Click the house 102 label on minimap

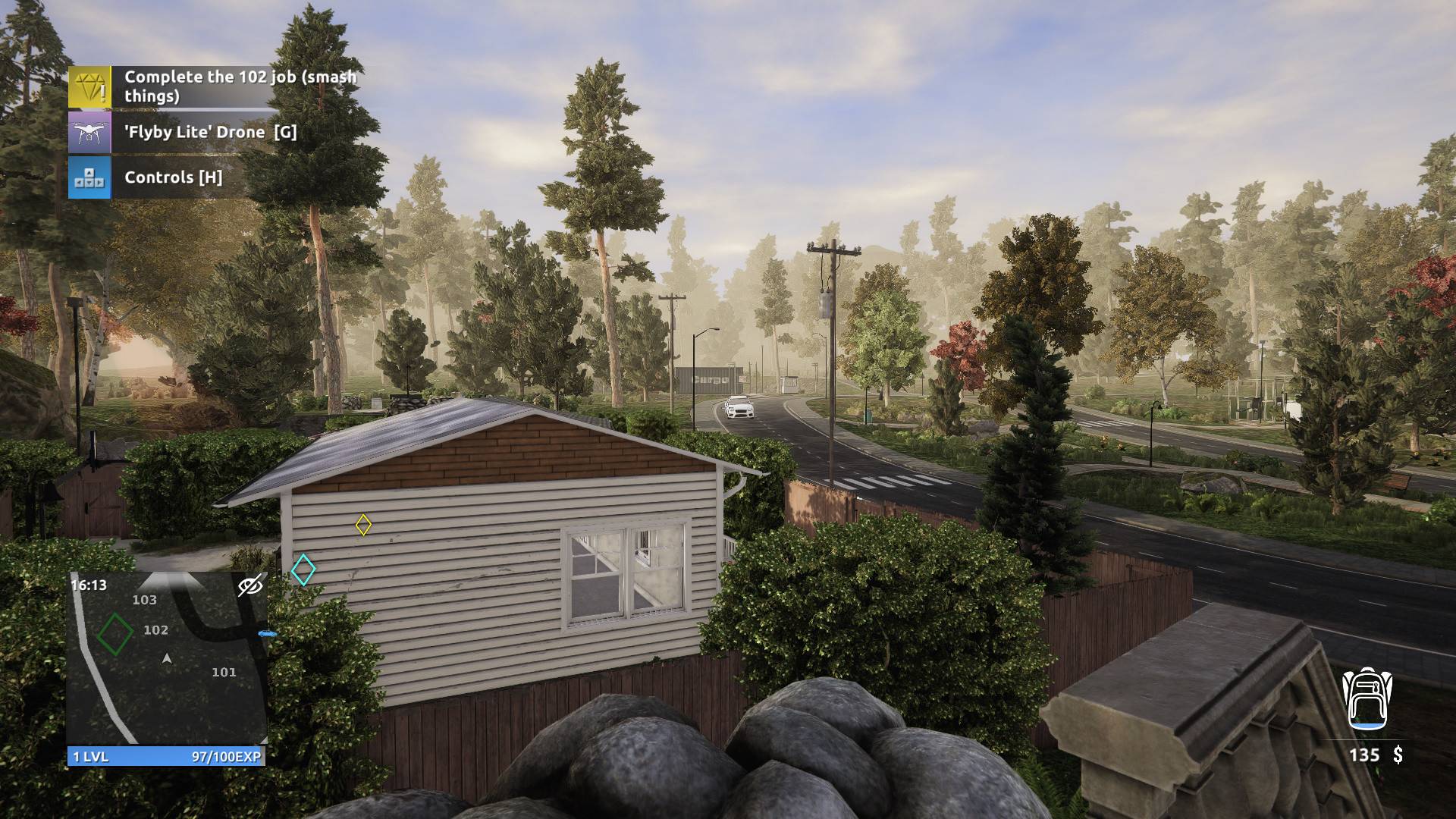pos(156,629)
